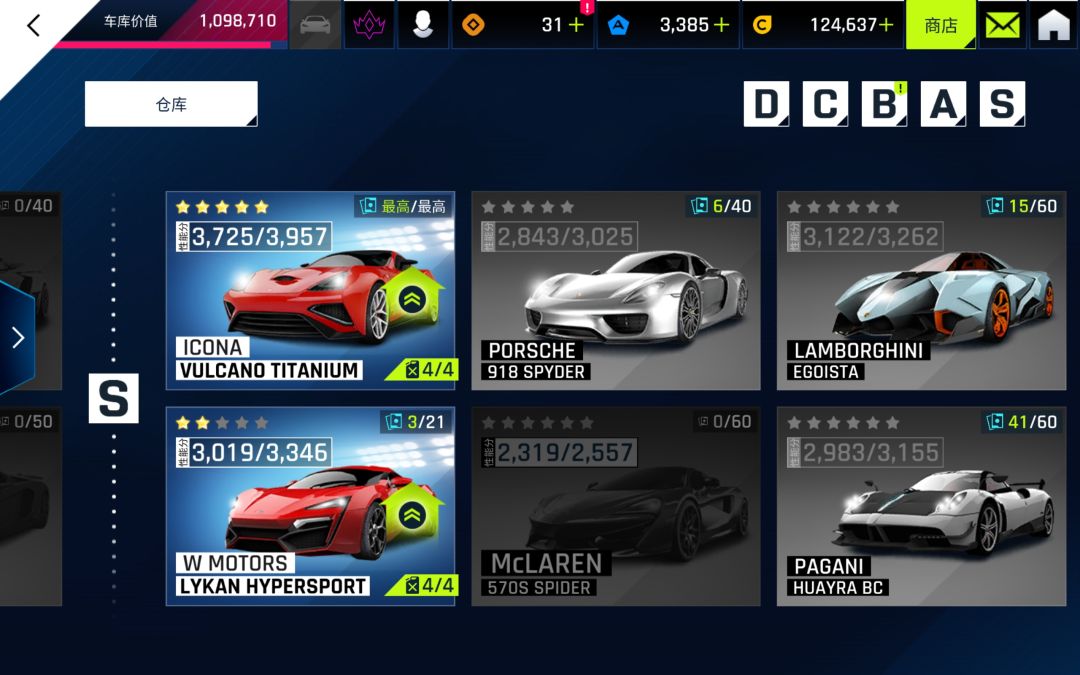Switch to class S cars
Screen dimensions: 1080x675
point(1002,104)
